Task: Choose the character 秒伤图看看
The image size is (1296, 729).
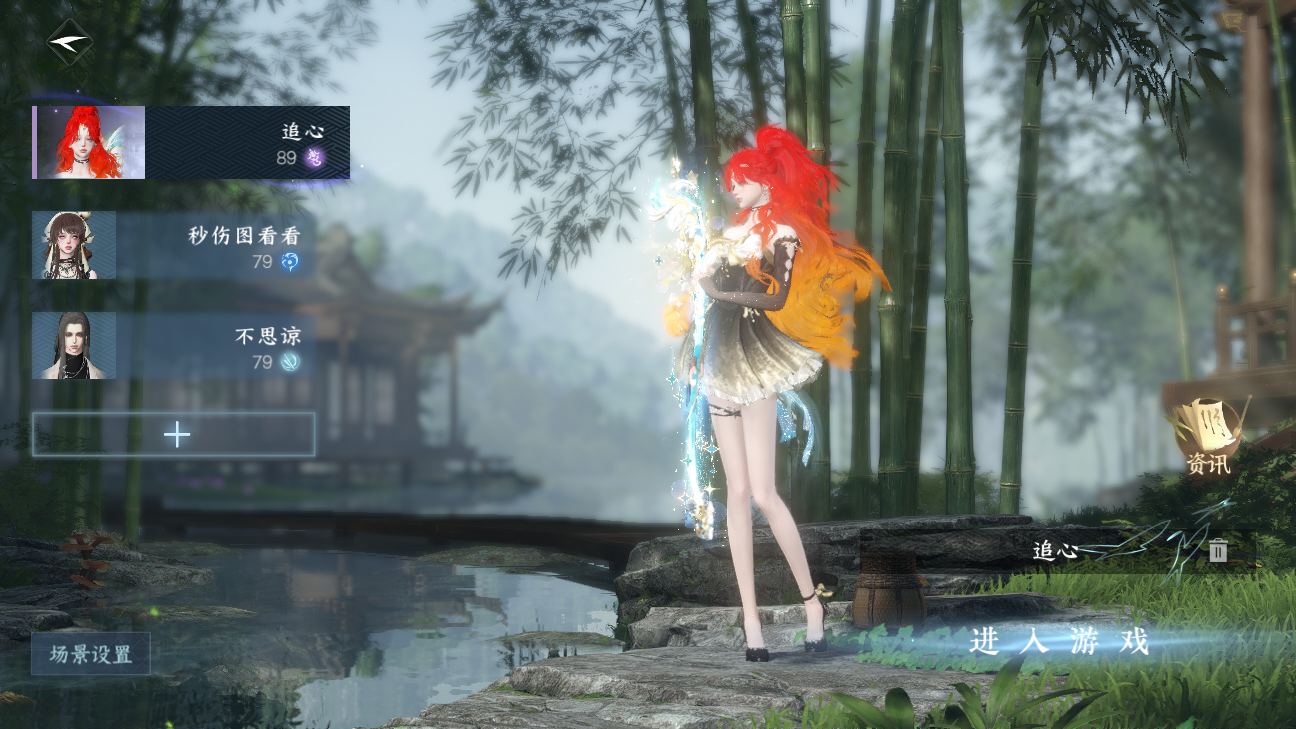Action: 174,245
